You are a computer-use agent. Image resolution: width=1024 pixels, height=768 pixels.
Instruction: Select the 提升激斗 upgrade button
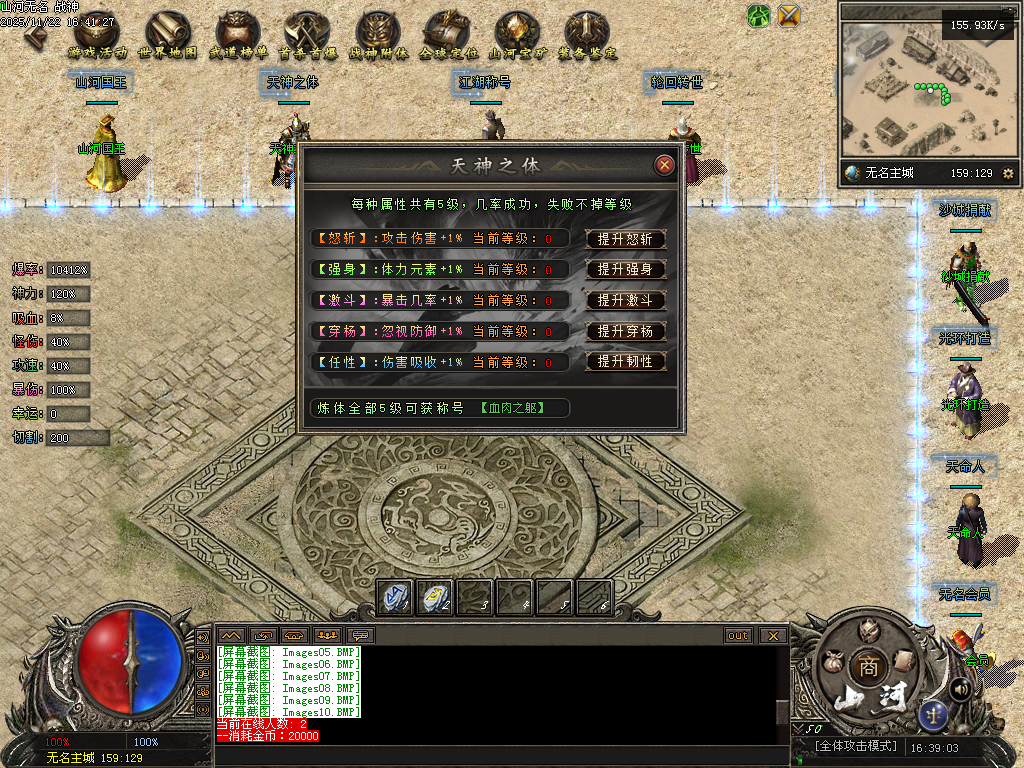625,300
